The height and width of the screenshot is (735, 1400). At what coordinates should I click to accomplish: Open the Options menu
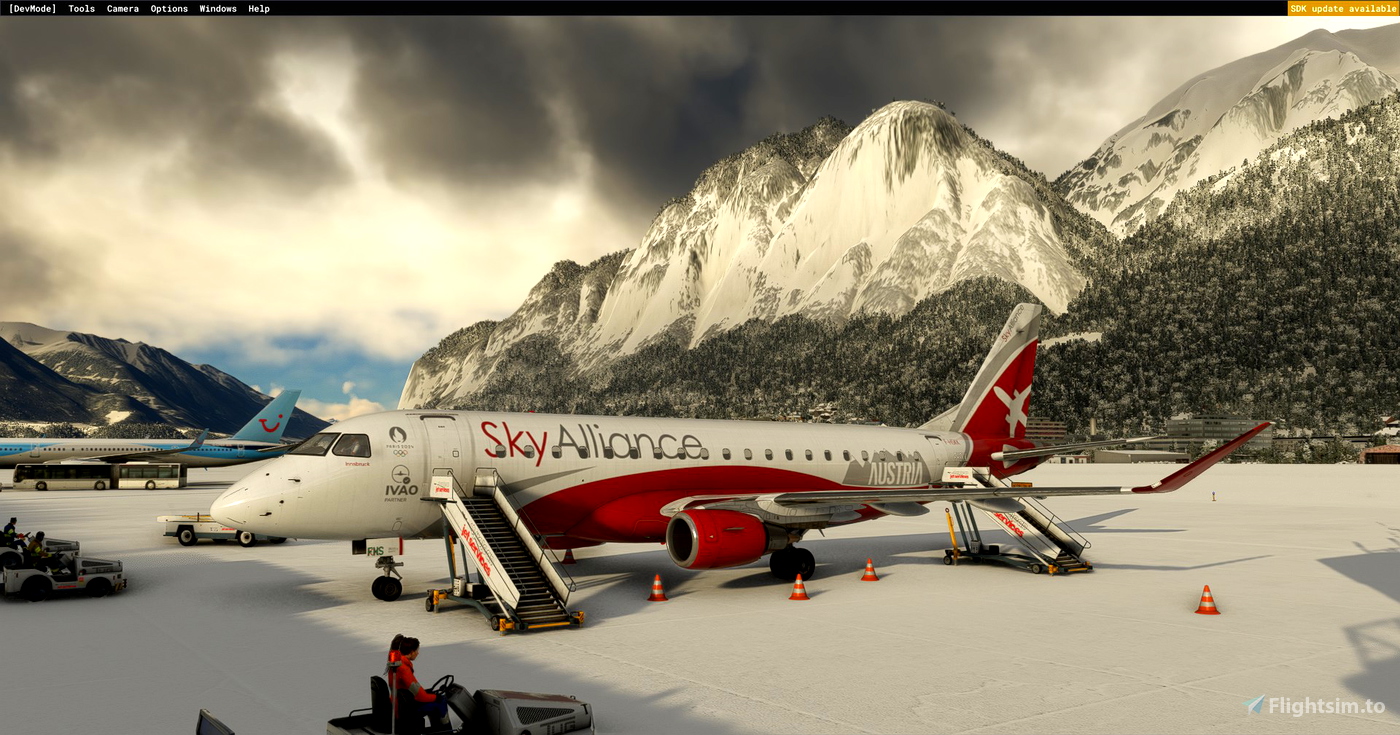coord(168,8)
